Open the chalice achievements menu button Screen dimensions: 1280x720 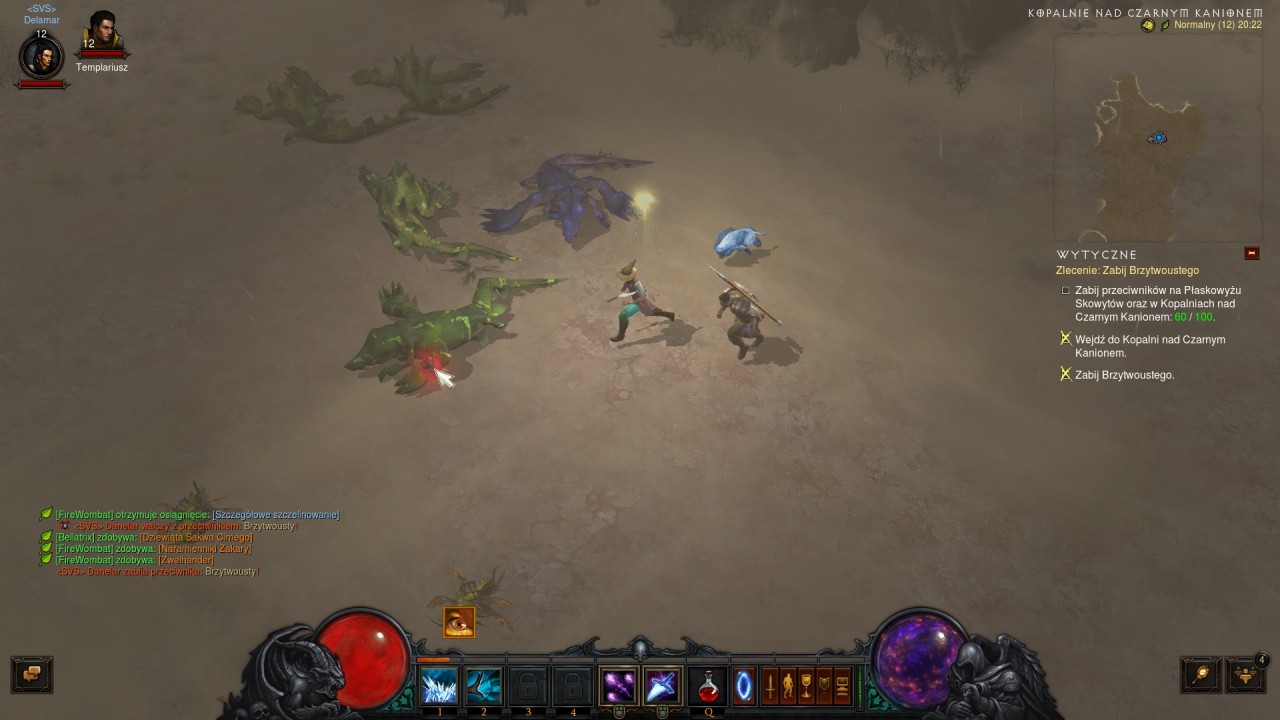click(806, 686)
